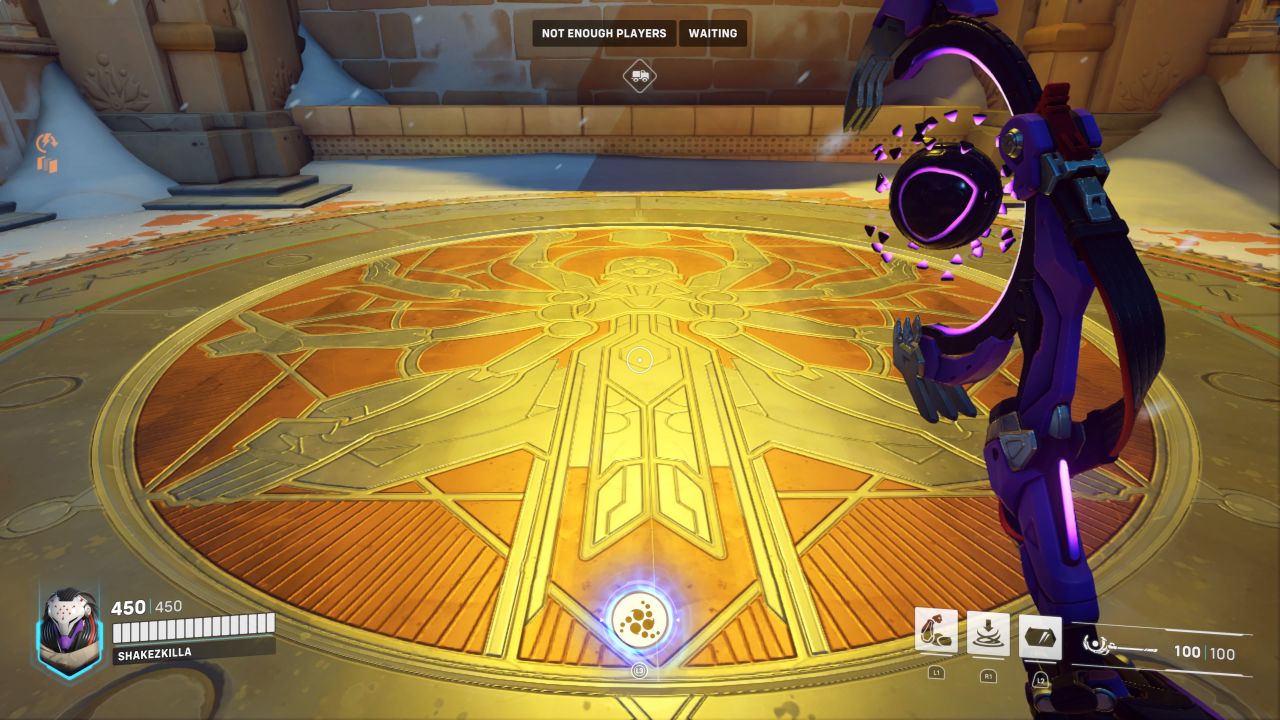Click the NOT ENOUGH PLAYERS banner

point(603,33)
